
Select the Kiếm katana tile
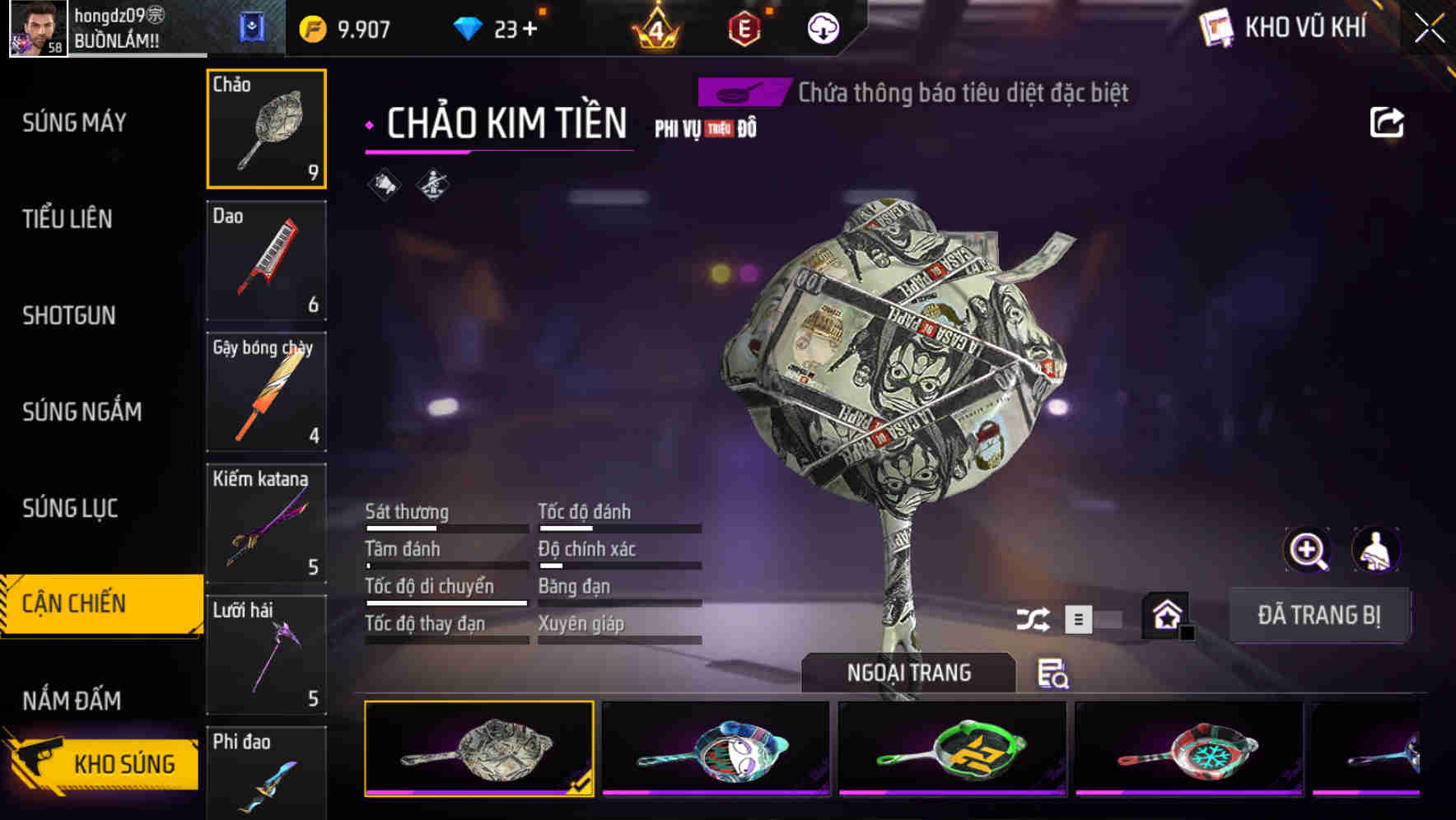pos(266,524)
